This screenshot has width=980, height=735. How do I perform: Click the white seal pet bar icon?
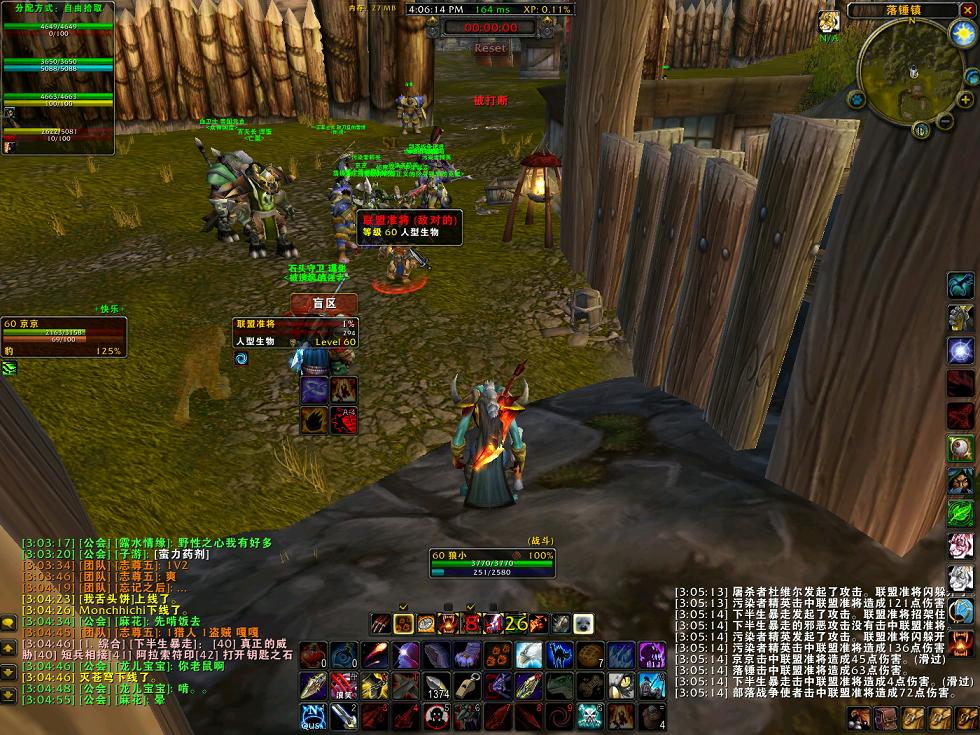pyautogui.click(x=583, y=624)
